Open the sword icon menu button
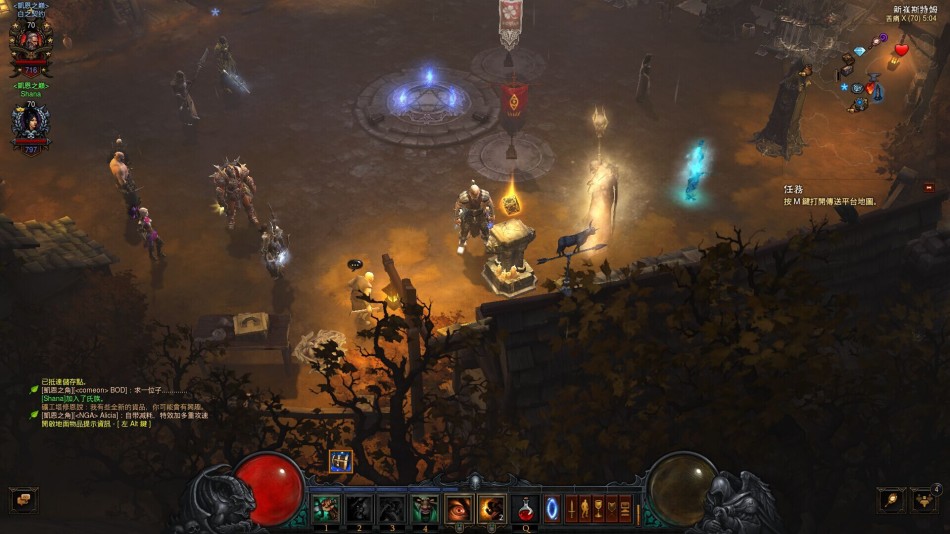Image resolution: width=950 pixels, height=534 pixels. tap(573, 508)
